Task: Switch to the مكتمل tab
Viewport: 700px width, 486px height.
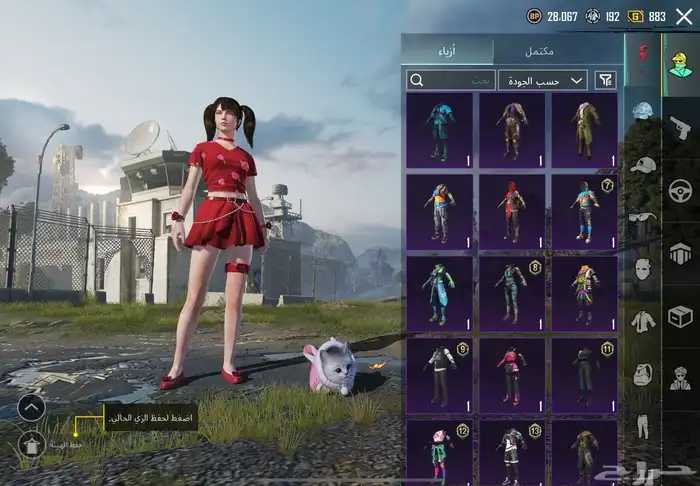Action: tap(558, 51)
